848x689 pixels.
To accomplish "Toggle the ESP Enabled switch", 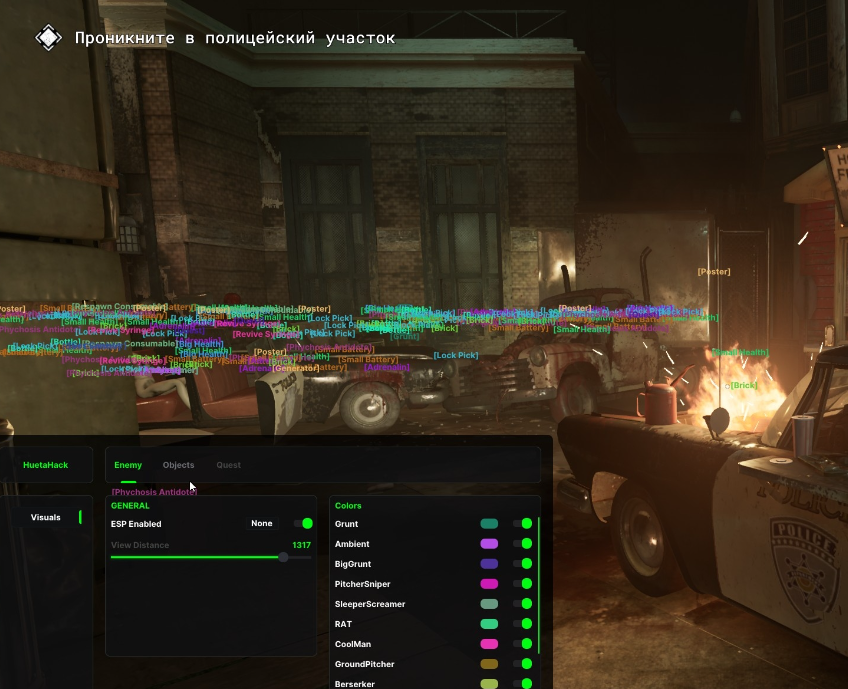I will pyautogui.click(x=302, y=523).
